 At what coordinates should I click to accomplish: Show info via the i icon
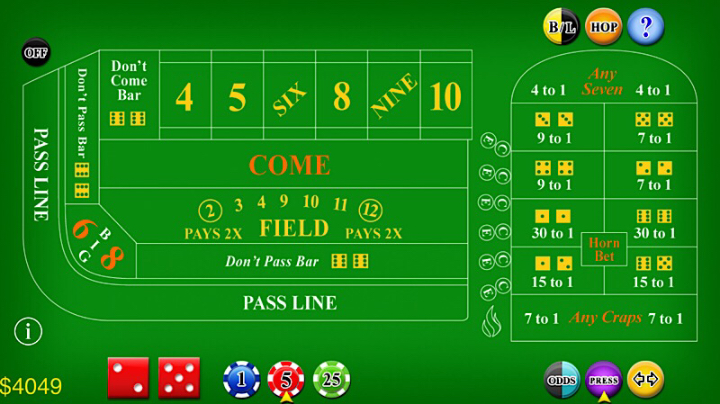[x=30, y=330]
